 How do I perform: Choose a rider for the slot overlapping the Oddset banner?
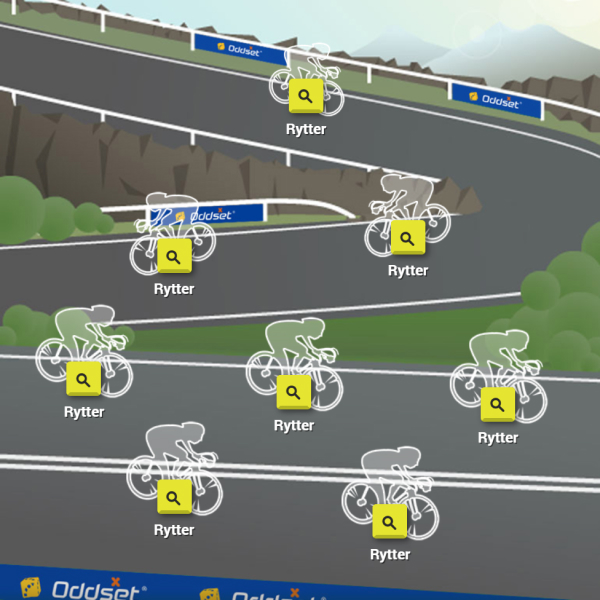[x=173, y=256]
